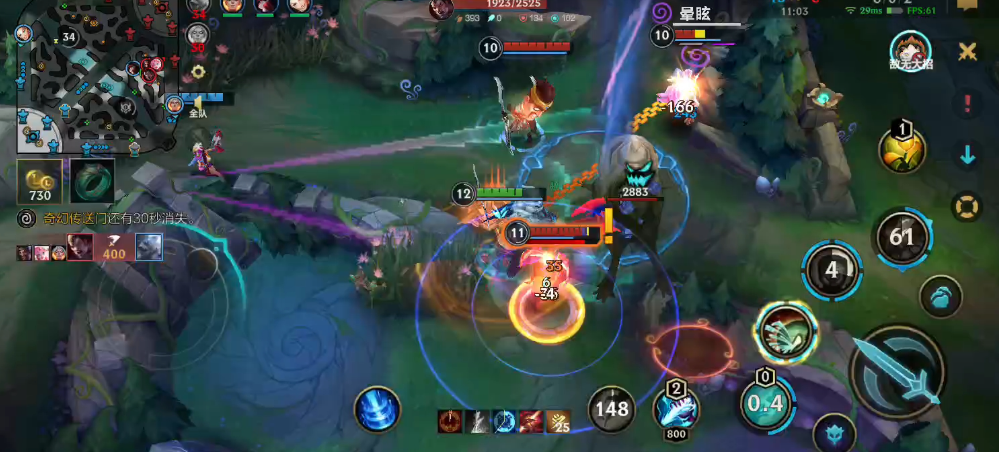Cast the glowing claw swipe ability
Image resolution: width=999 pixels, height=452 pixels.
click(786, 332)
